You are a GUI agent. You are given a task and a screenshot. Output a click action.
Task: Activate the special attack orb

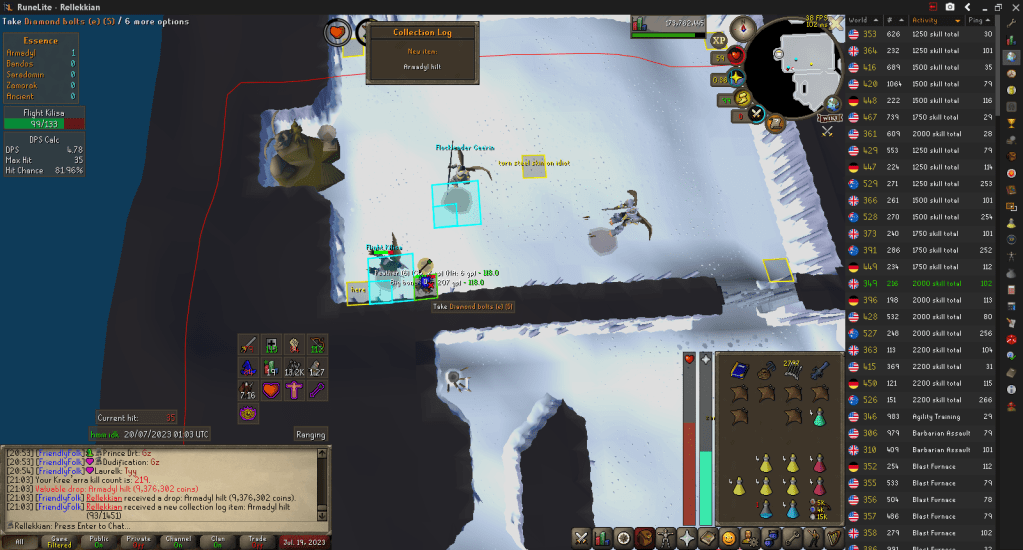(757, 114)
